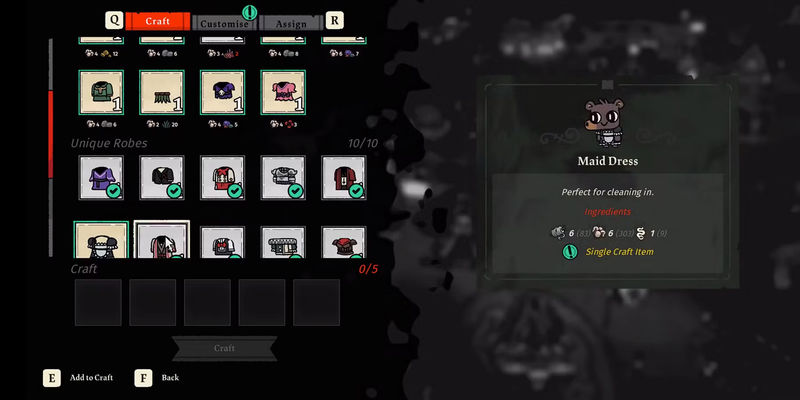800x400 pixels.
Task: Select the purple unique robe
Action: [101, 177]
